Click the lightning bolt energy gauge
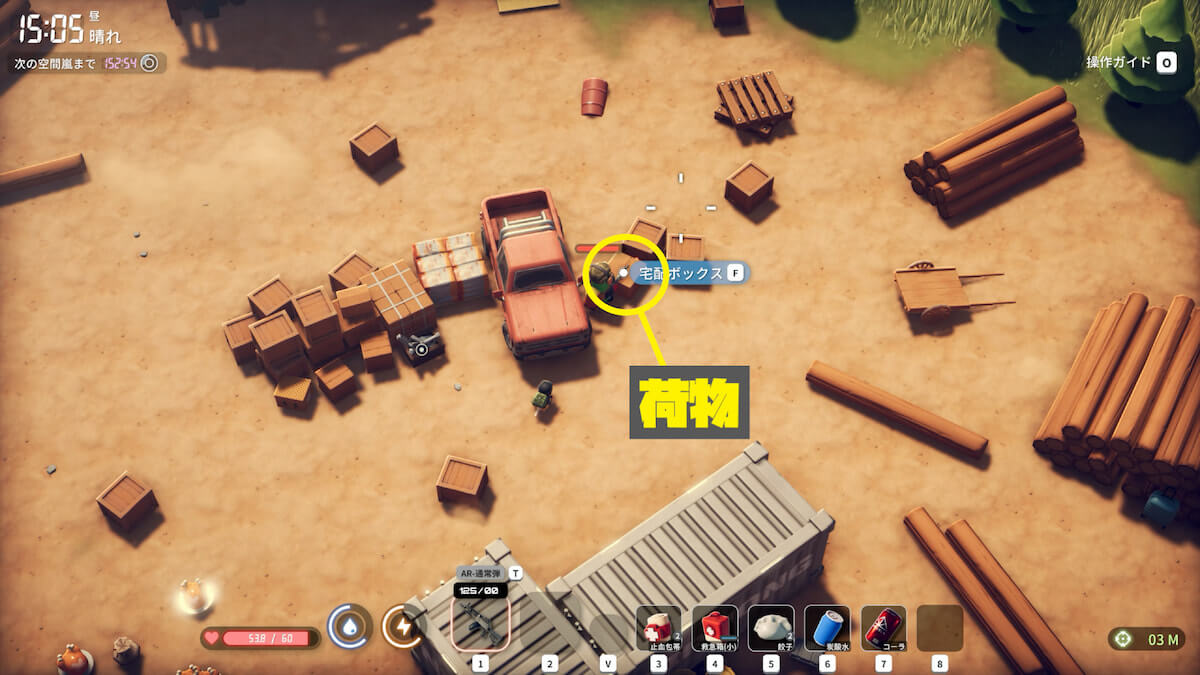The width and height of the screenshot is (1200, 675). click(402, 626)
